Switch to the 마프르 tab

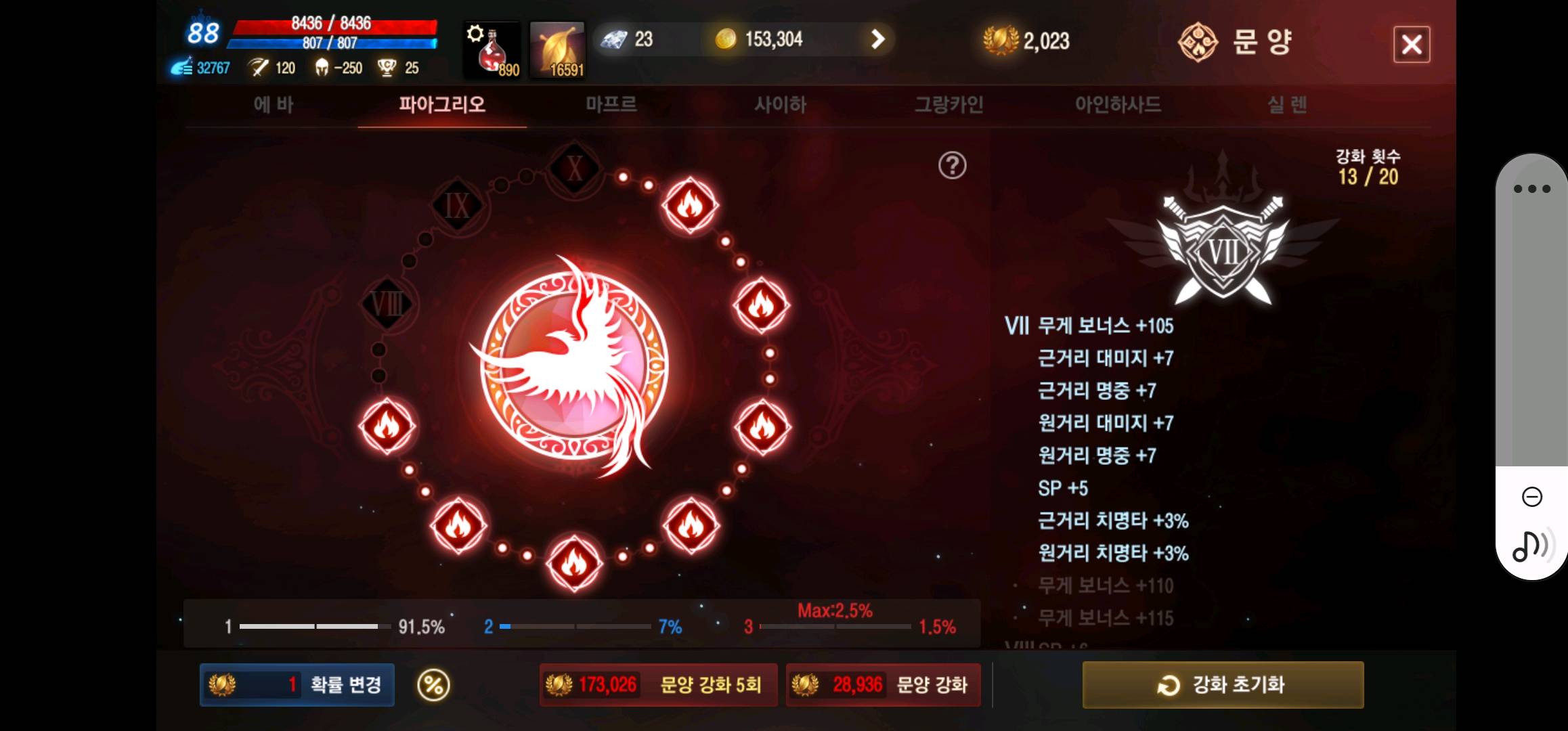coord(611,105)
